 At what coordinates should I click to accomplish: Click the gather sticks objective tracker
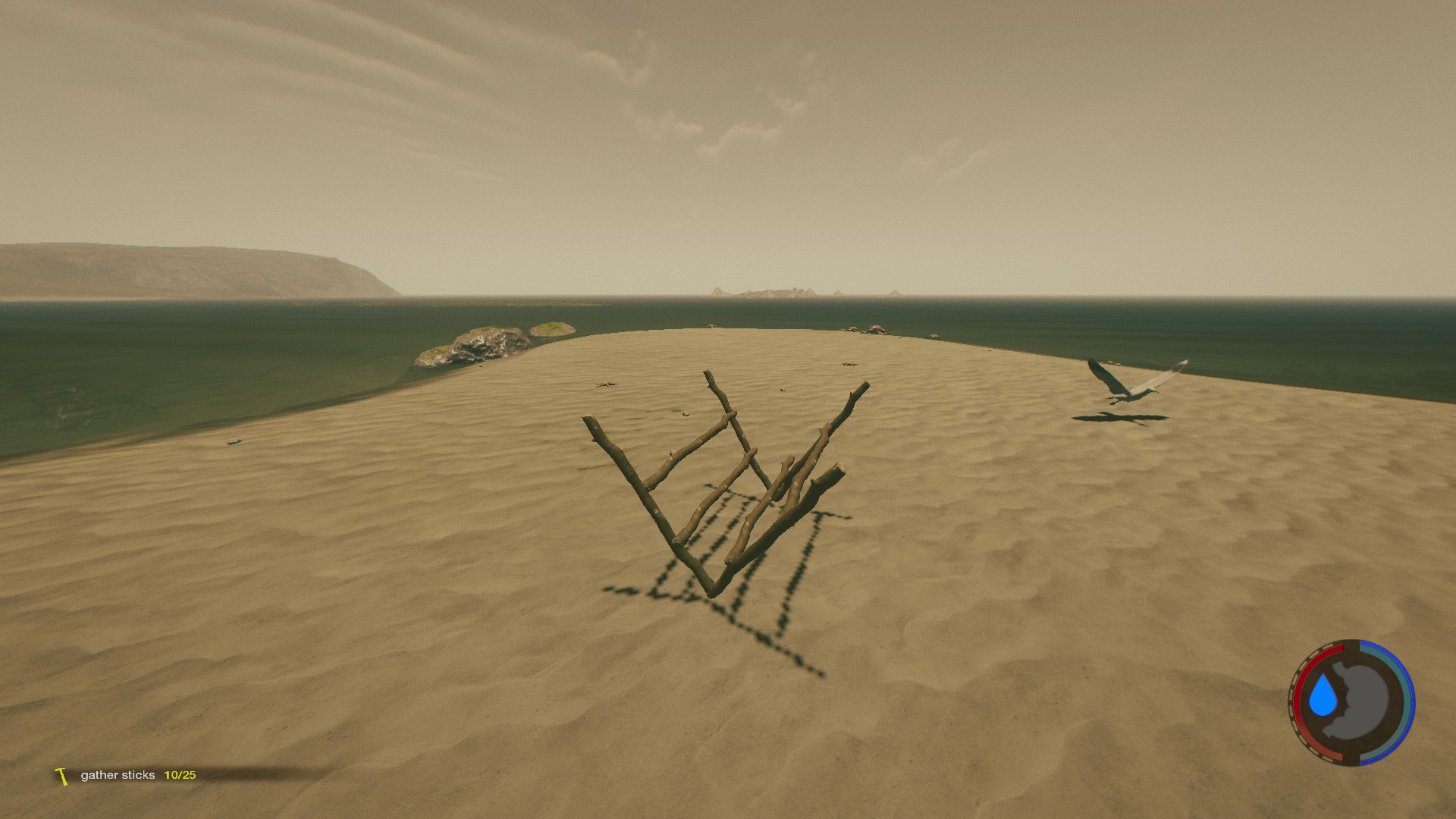coord(127,775)
